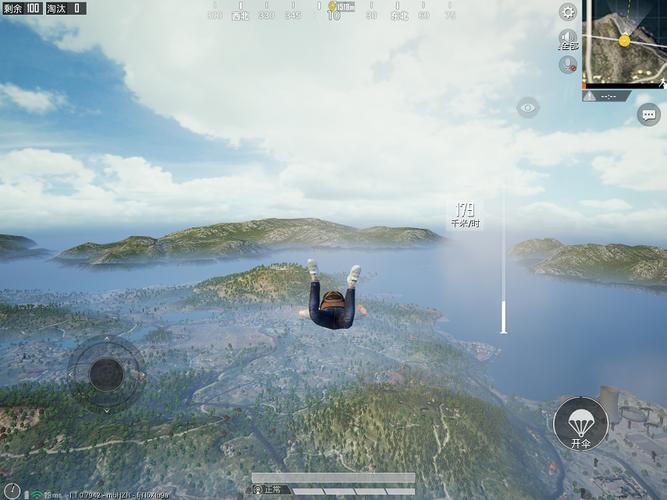The image size is (667, 500).
Task: Tap the eye free-look button
Action: click(528, 107)
